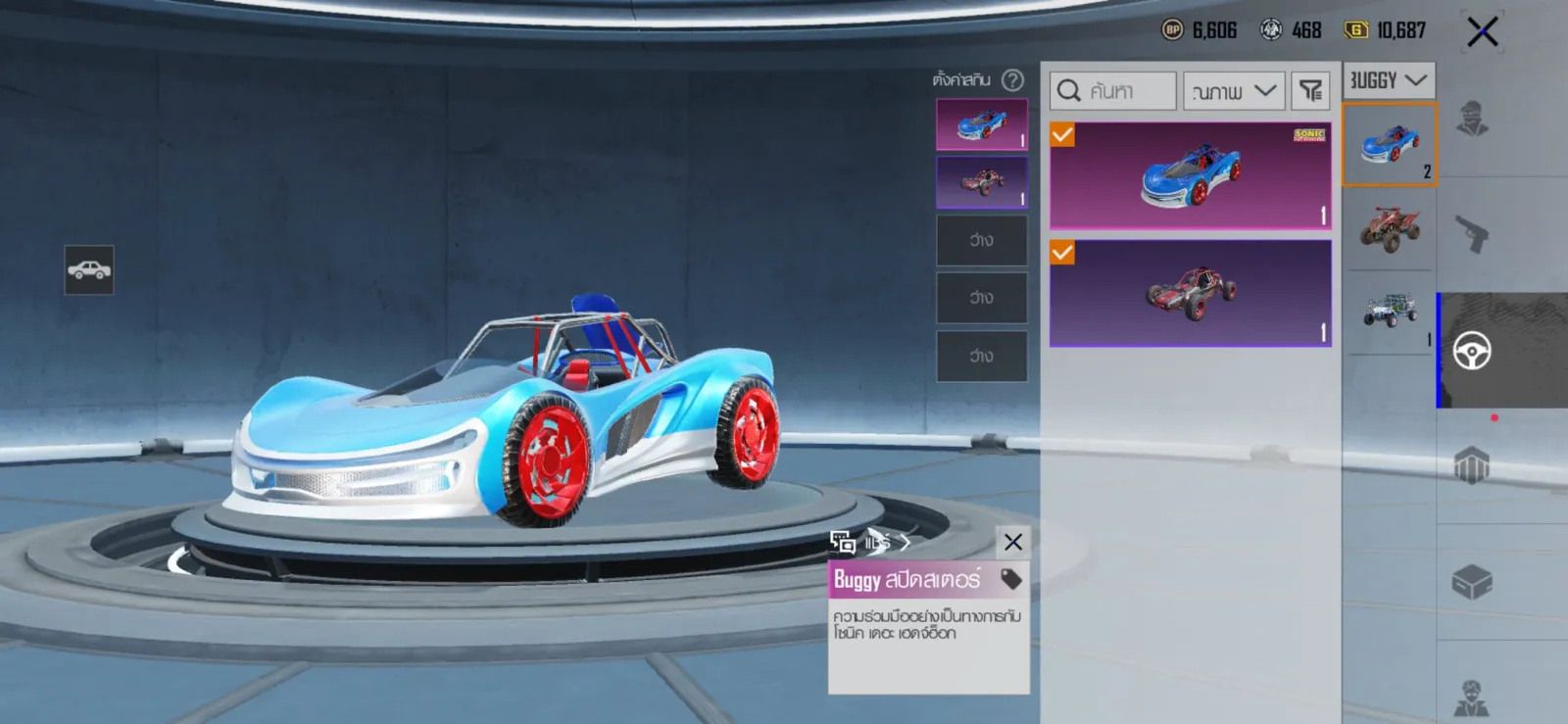Open the steering wheel vehicles category
Image resolution: width=1568 pixels, height=724 pixels.
(x=1472, y=351)
